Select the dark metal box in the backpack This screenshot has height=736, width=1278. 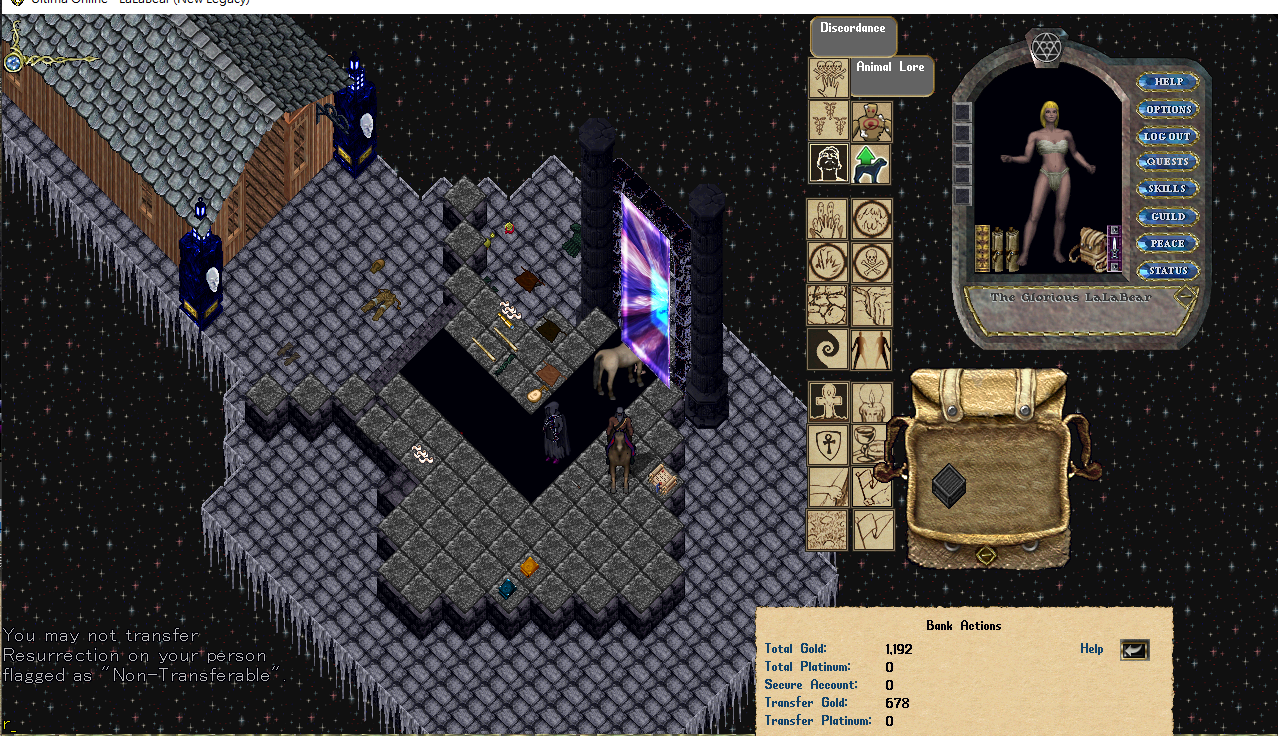[948, 485]
